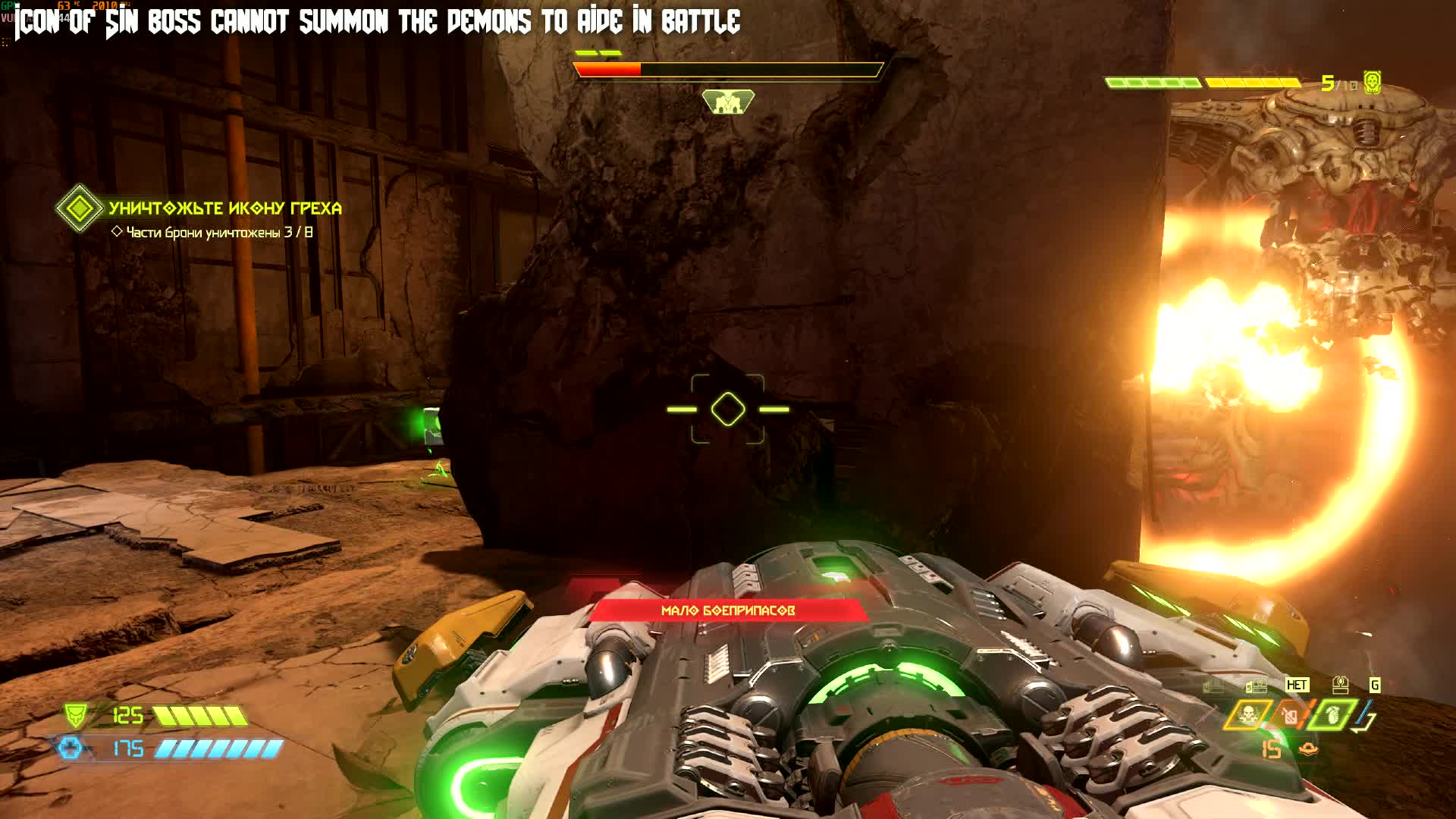The image size is (1456, 819).
Task: Click the crossed-out flame belch icon
Action: 1289,716
